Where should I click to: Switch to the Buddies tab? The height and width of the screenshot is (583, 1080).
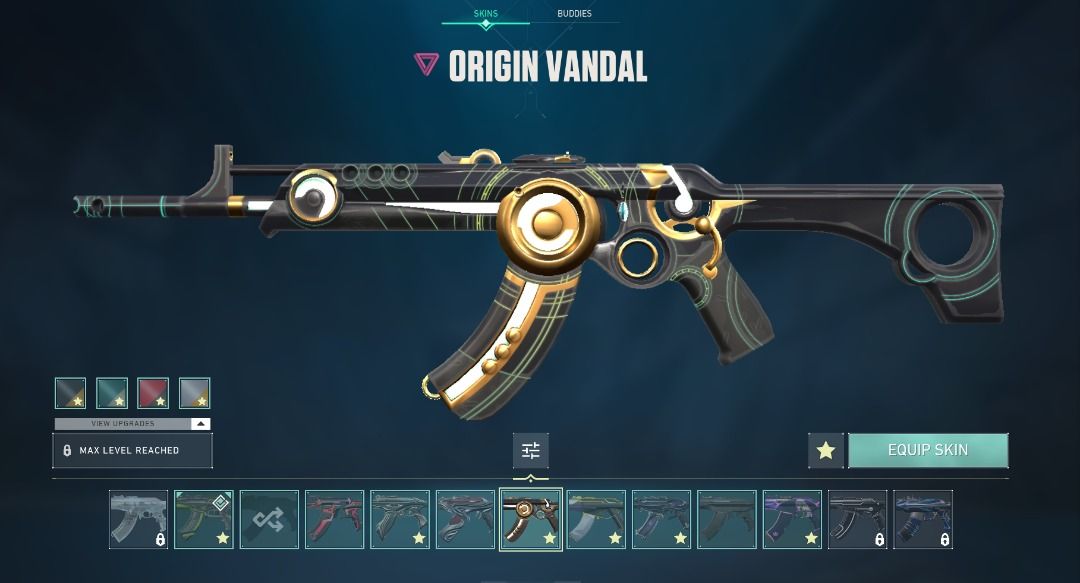coord(574,14)
